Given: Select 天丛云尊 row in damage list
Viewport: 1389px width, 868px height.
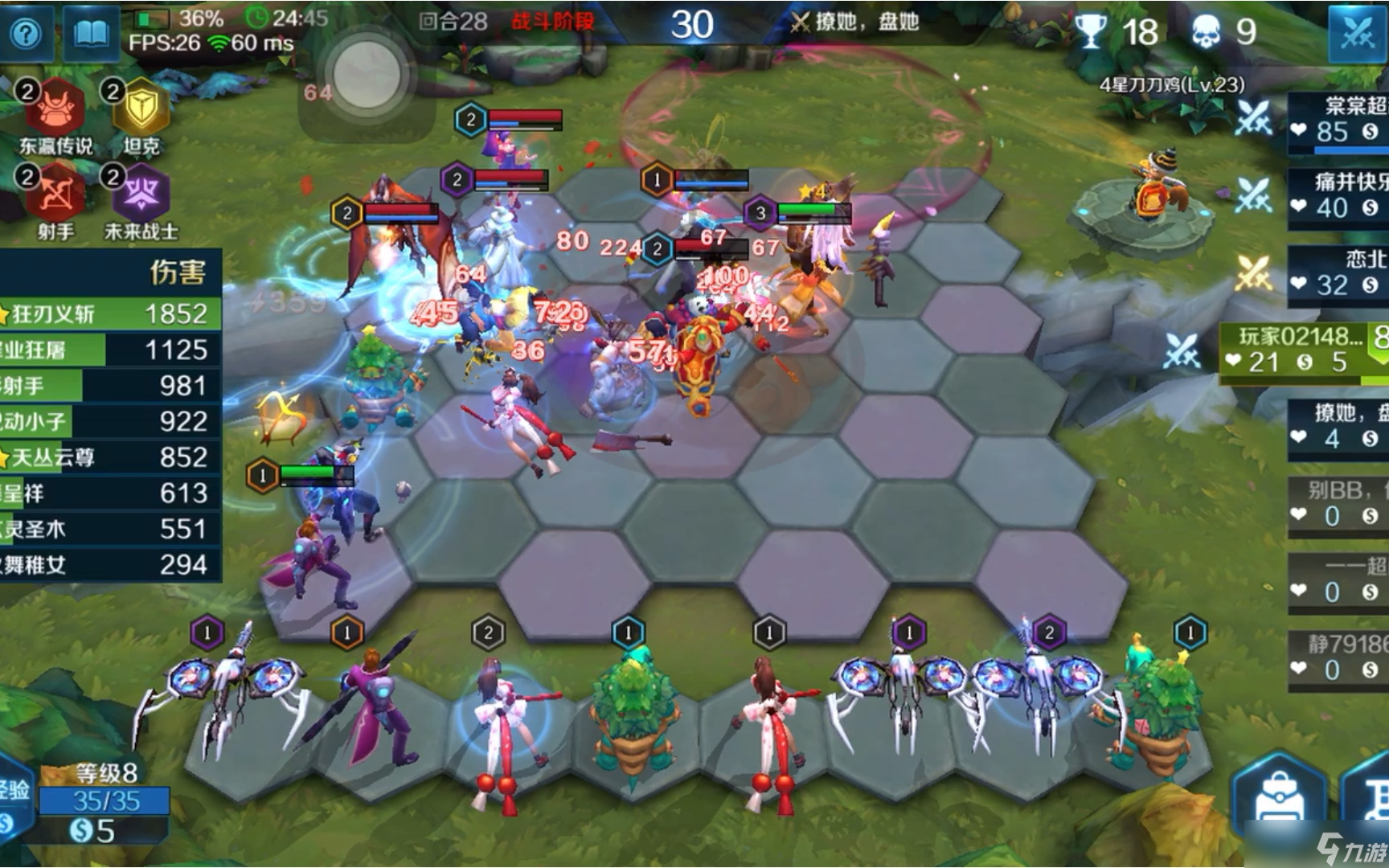Looking at the screenshot, I should click(109, 457).
